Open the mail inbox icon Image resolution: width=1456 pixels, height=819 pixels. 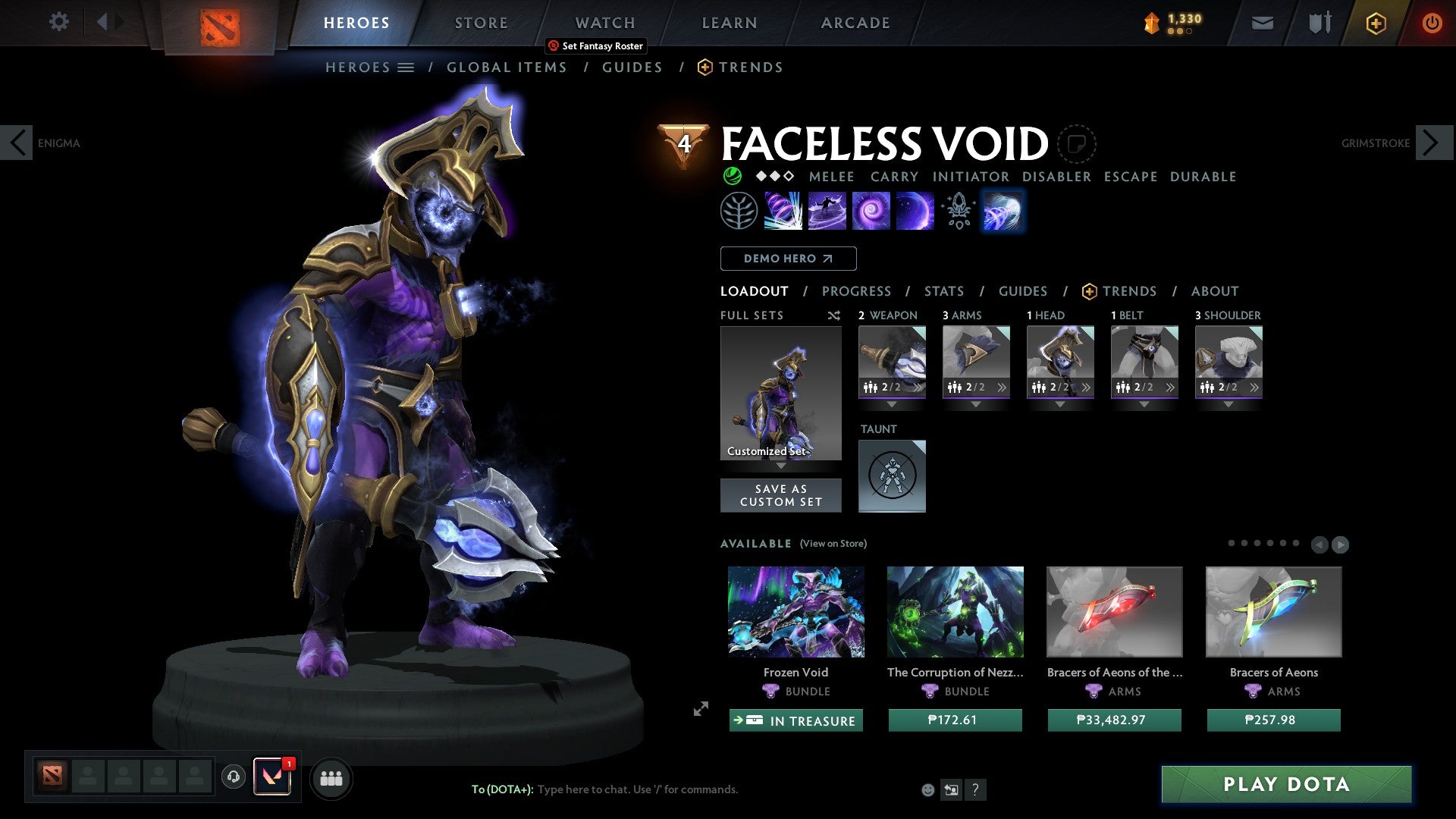(x=1262, y=22)
